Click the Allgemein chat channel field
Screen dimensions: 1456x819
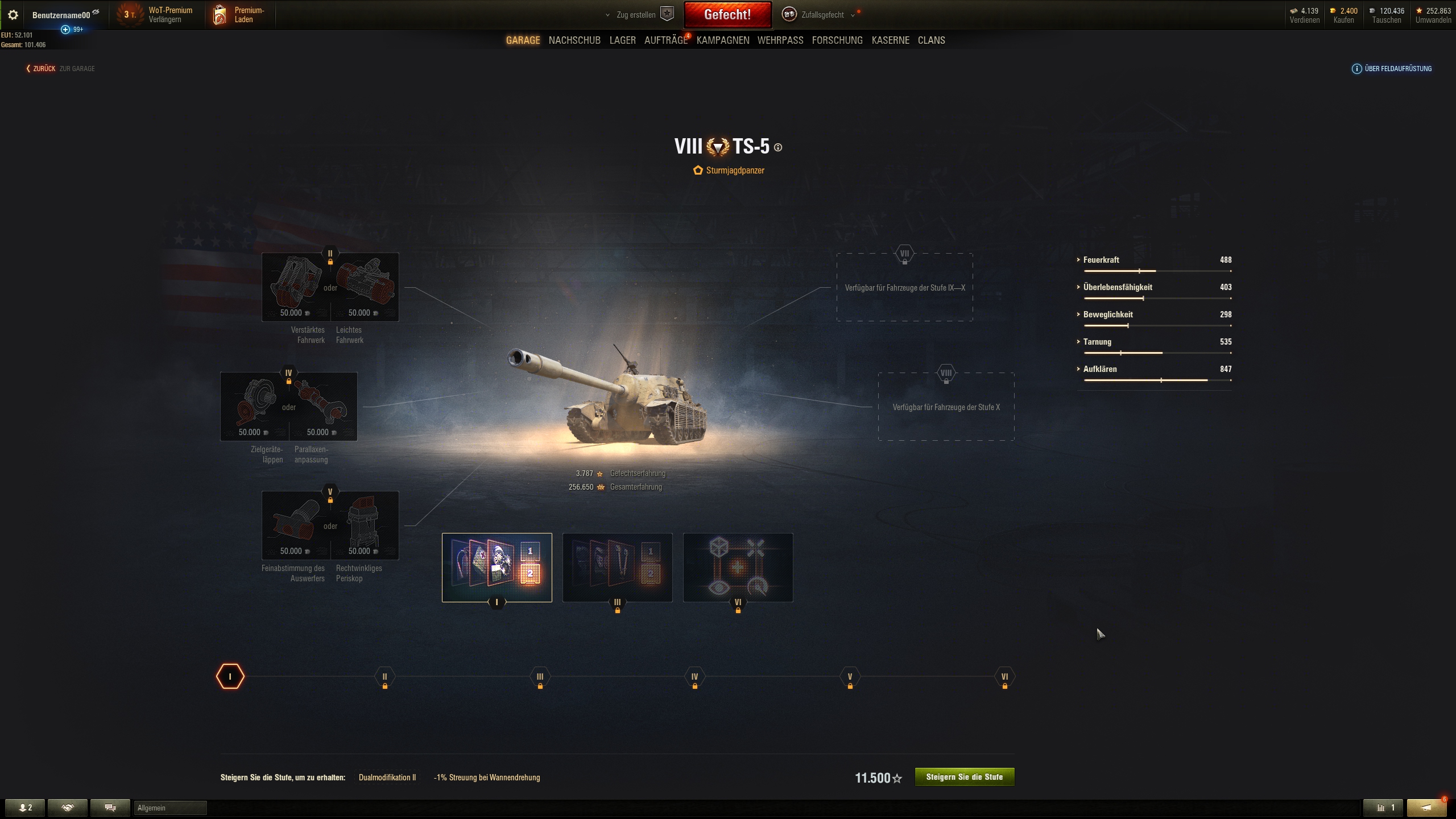click(169, 807)
